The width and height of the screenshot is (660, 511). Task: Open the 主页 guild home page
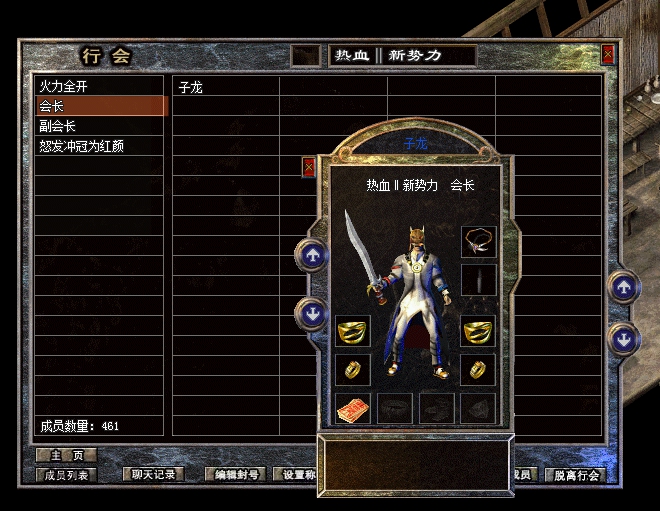[65, 456]
